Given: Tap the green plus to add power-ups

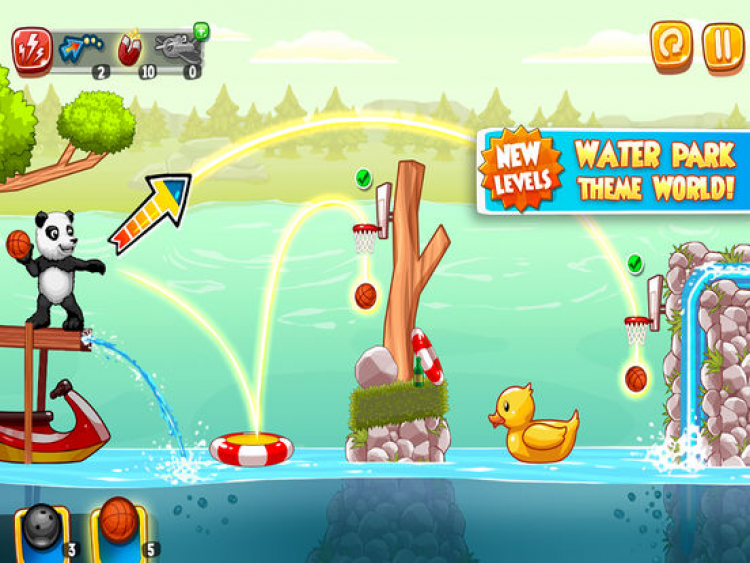Looking at the screenshot, I should tap(201, 31).
